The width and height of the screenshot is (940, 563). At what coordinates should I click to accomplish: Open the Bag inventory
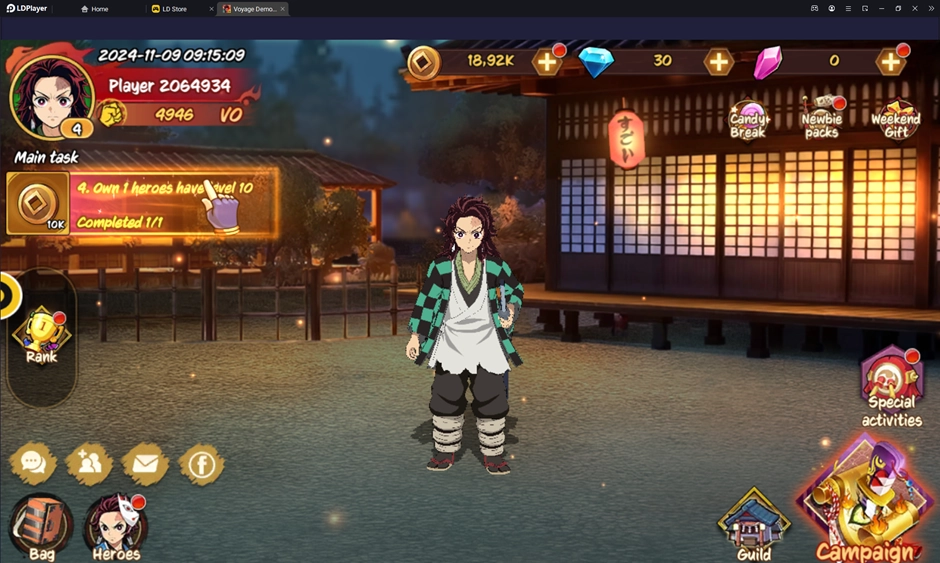(42, 527)
